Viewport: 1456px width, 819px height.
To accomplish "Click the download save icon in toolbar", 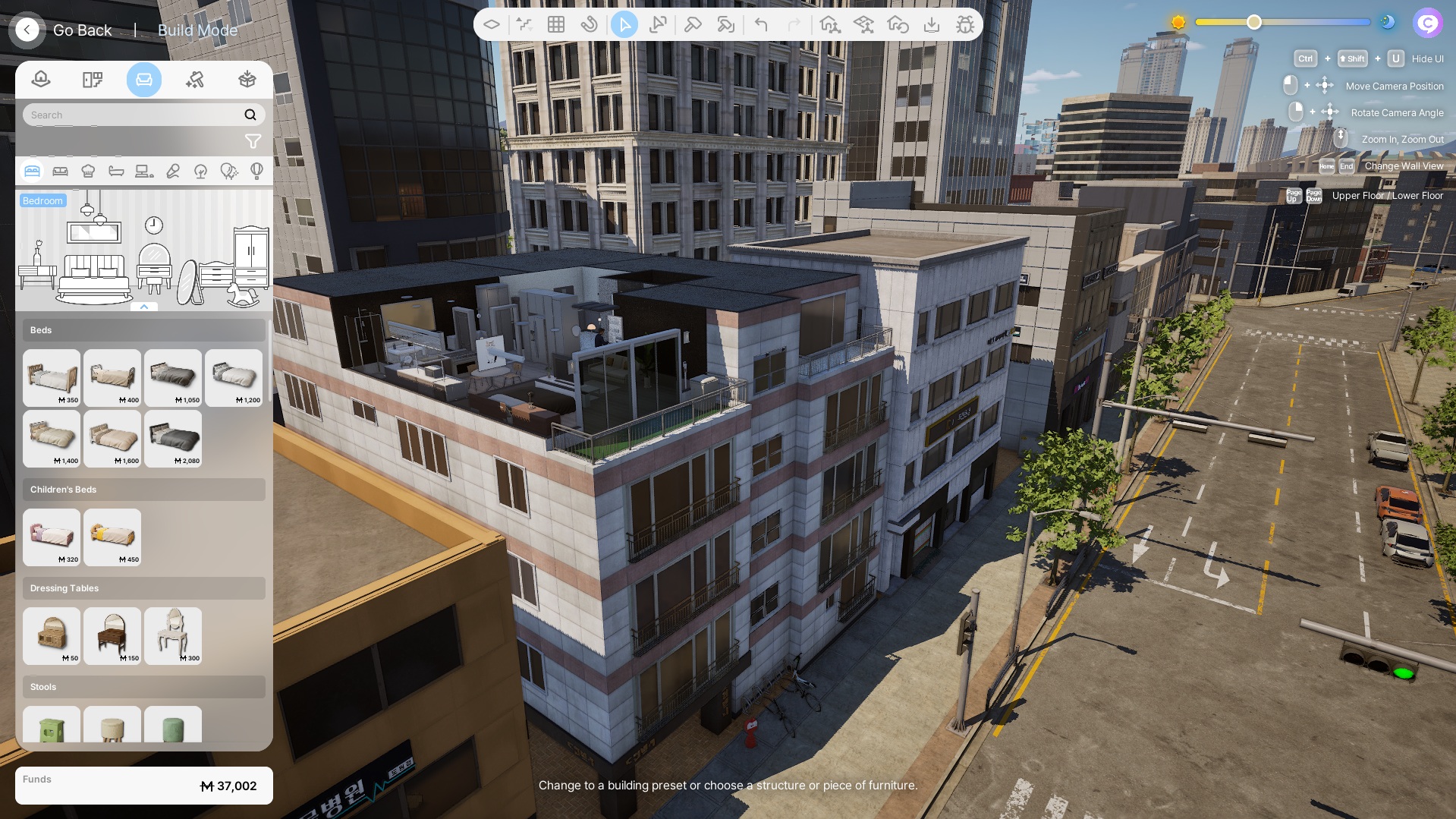I will click(x=932, y=25).
